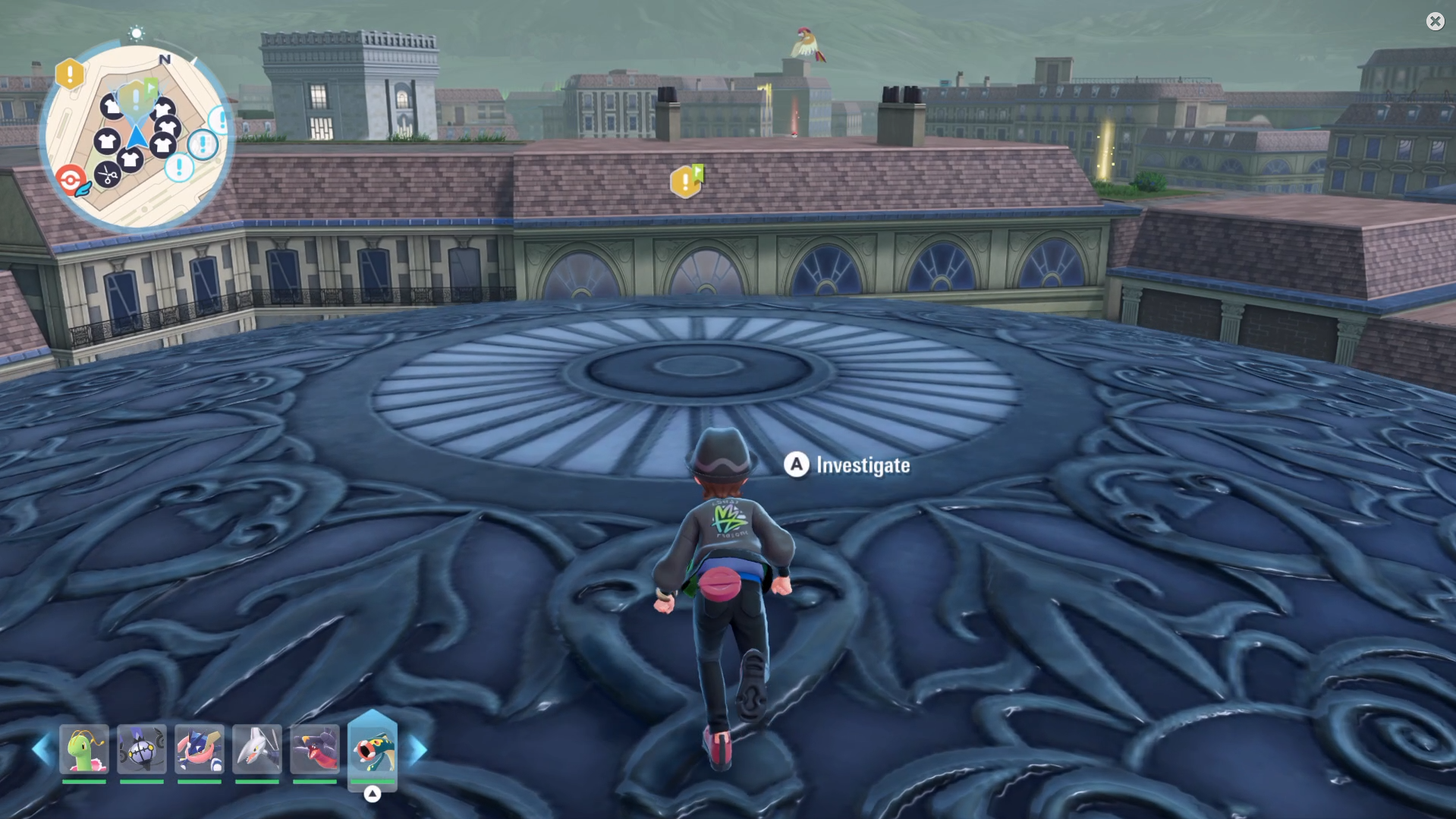Switch to Greninja in the party bar
The height and width of the screenshot is (819, 1456).
tap(200, 749)
